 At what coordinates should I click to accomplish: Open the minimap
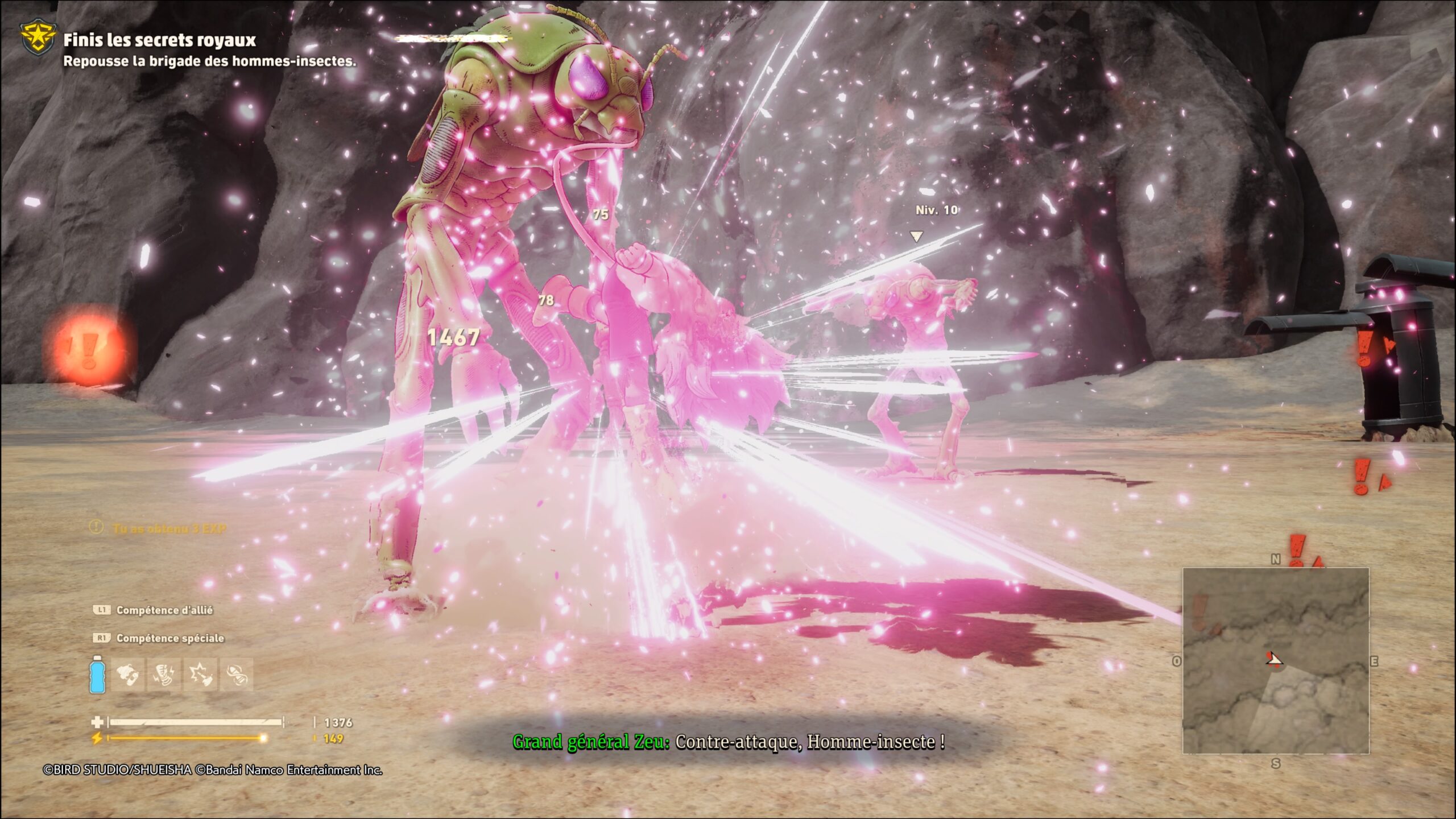[1276, 660]
